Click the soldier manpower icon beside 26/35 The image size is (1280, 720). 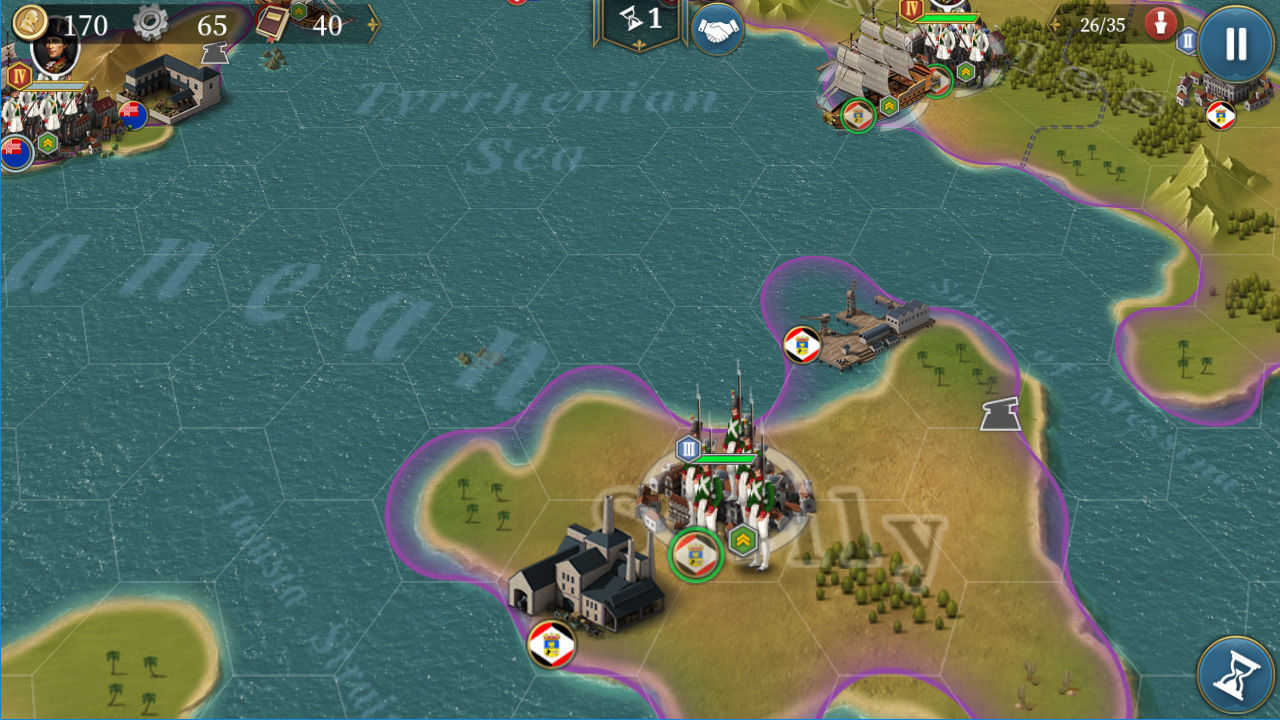click(1159, 22)
